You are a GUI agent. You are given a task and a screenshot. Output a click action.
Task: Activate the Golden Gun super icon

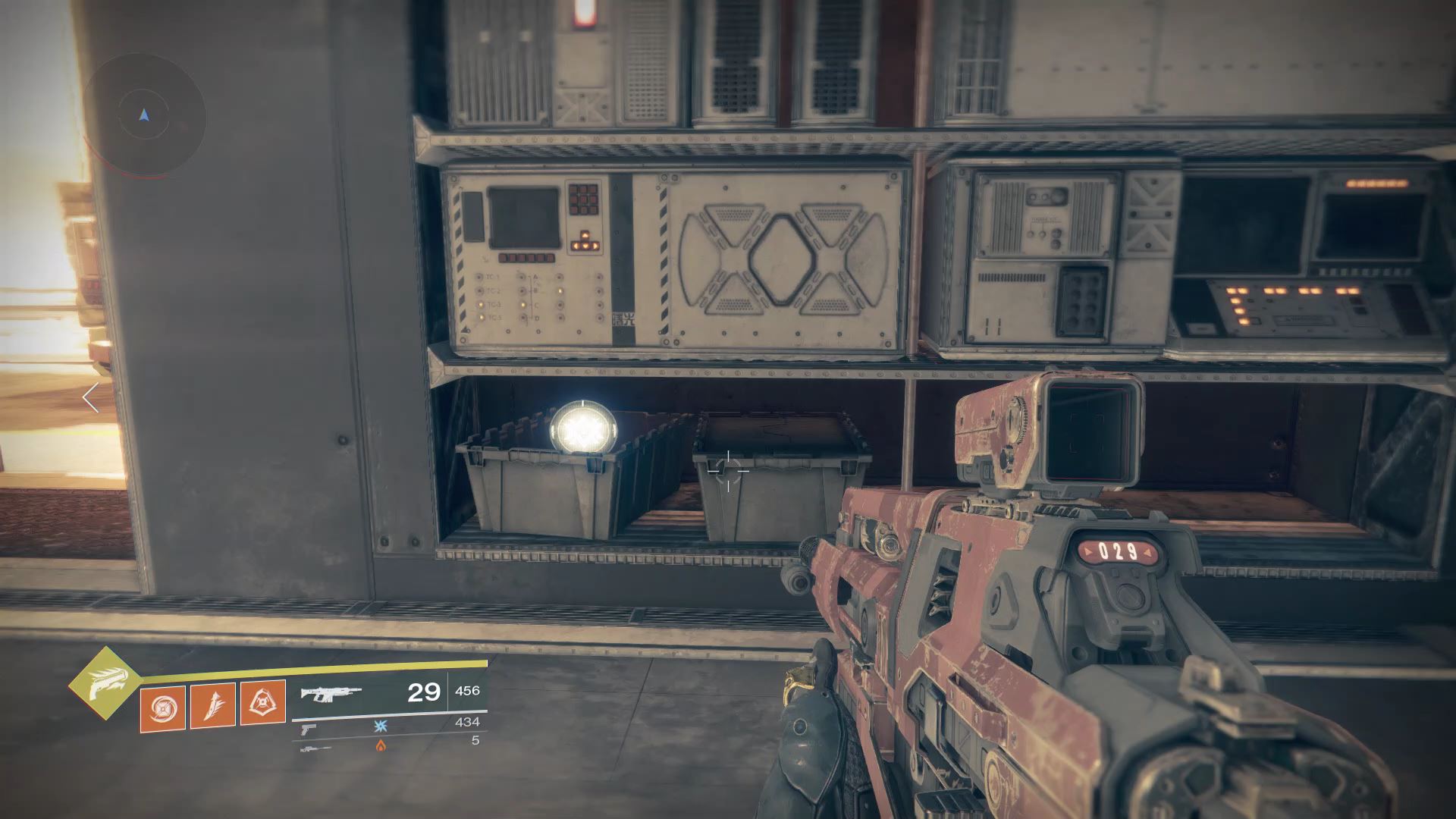coord(105,682)
